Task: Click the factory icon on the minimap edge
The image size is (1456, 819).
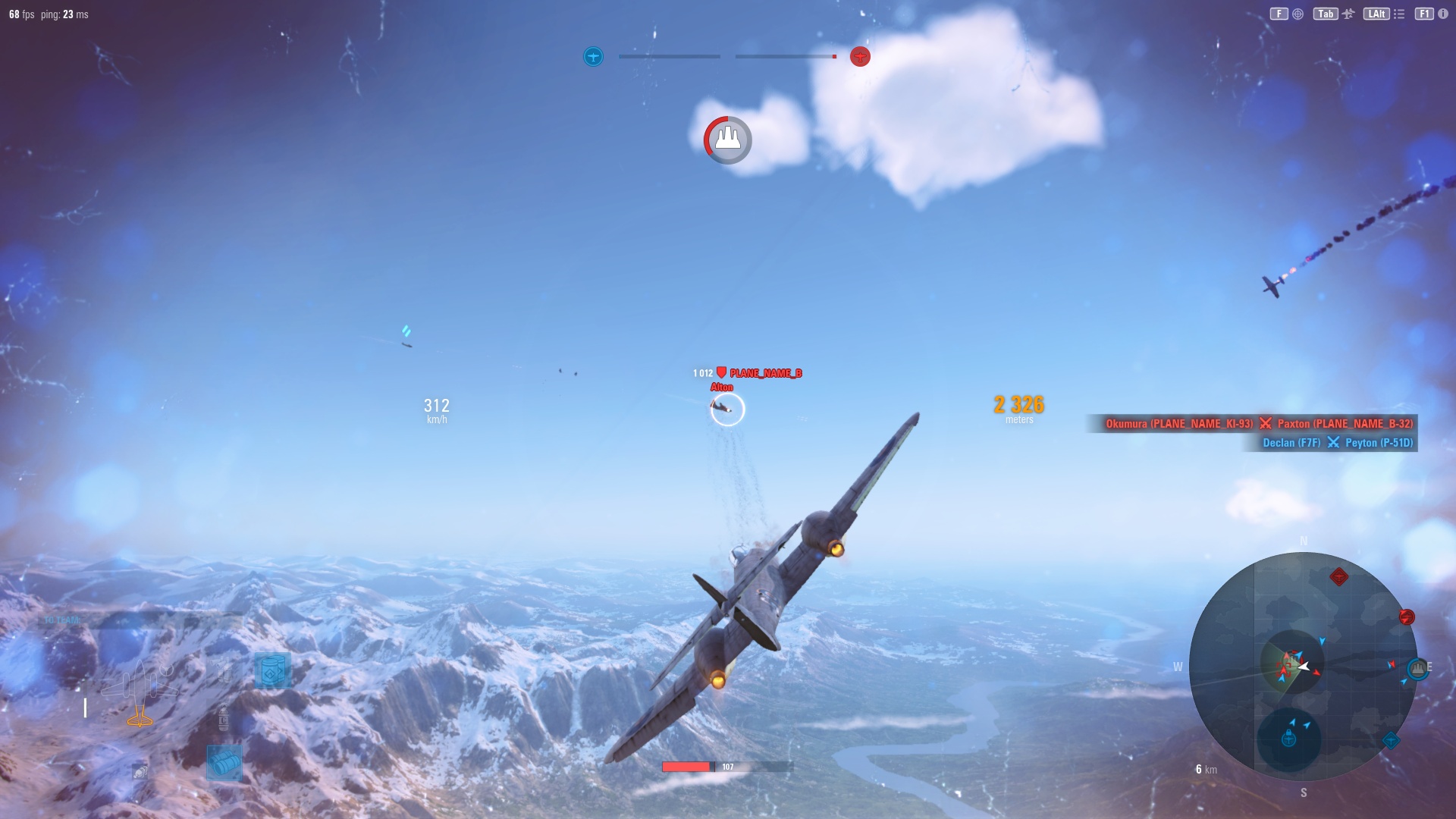Action: click(1417, 668)
